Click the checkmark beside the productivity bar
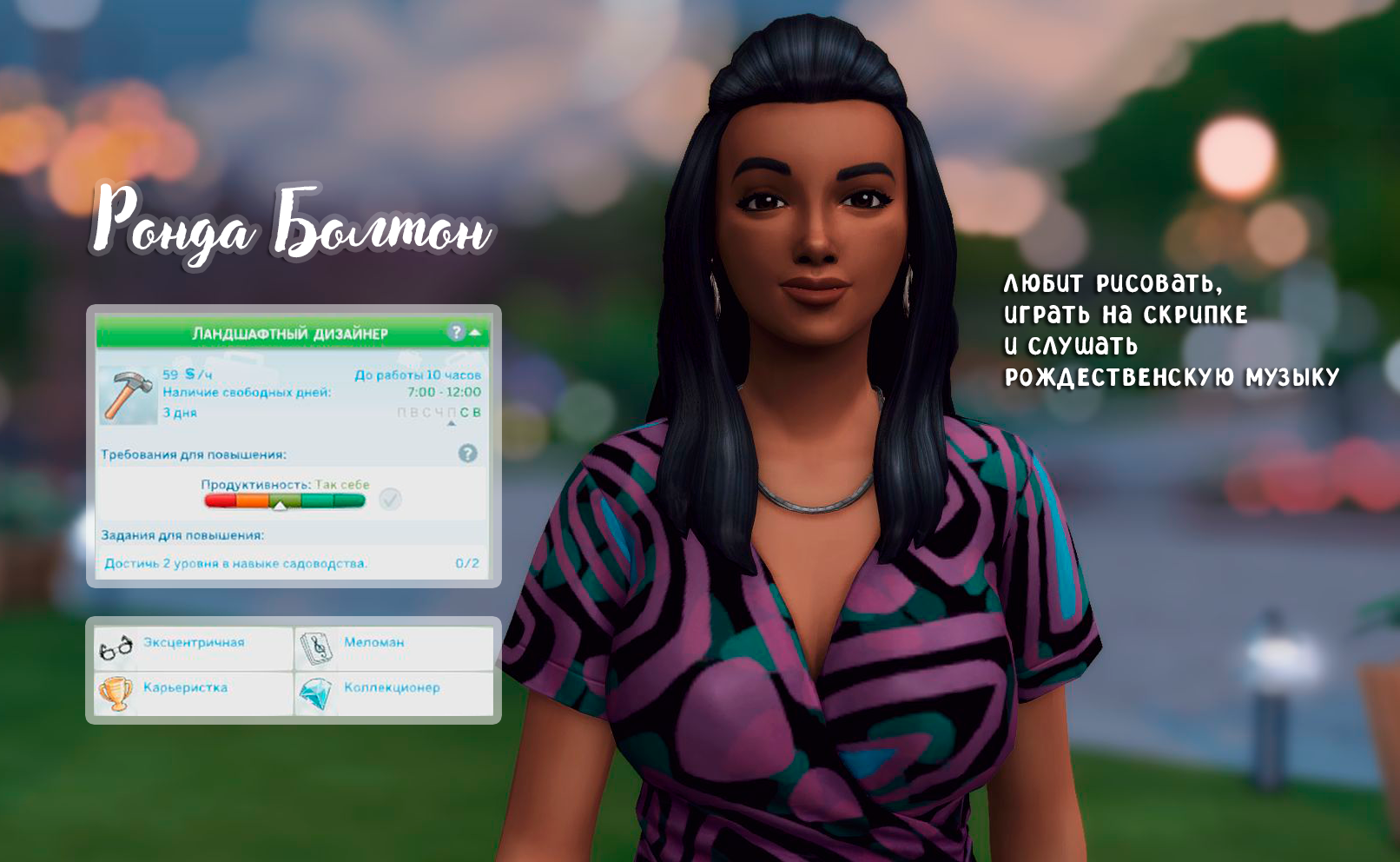Image resolution: width=1400 pixels, height=862 pixels. pyautogui.click(x=390, y=499)
